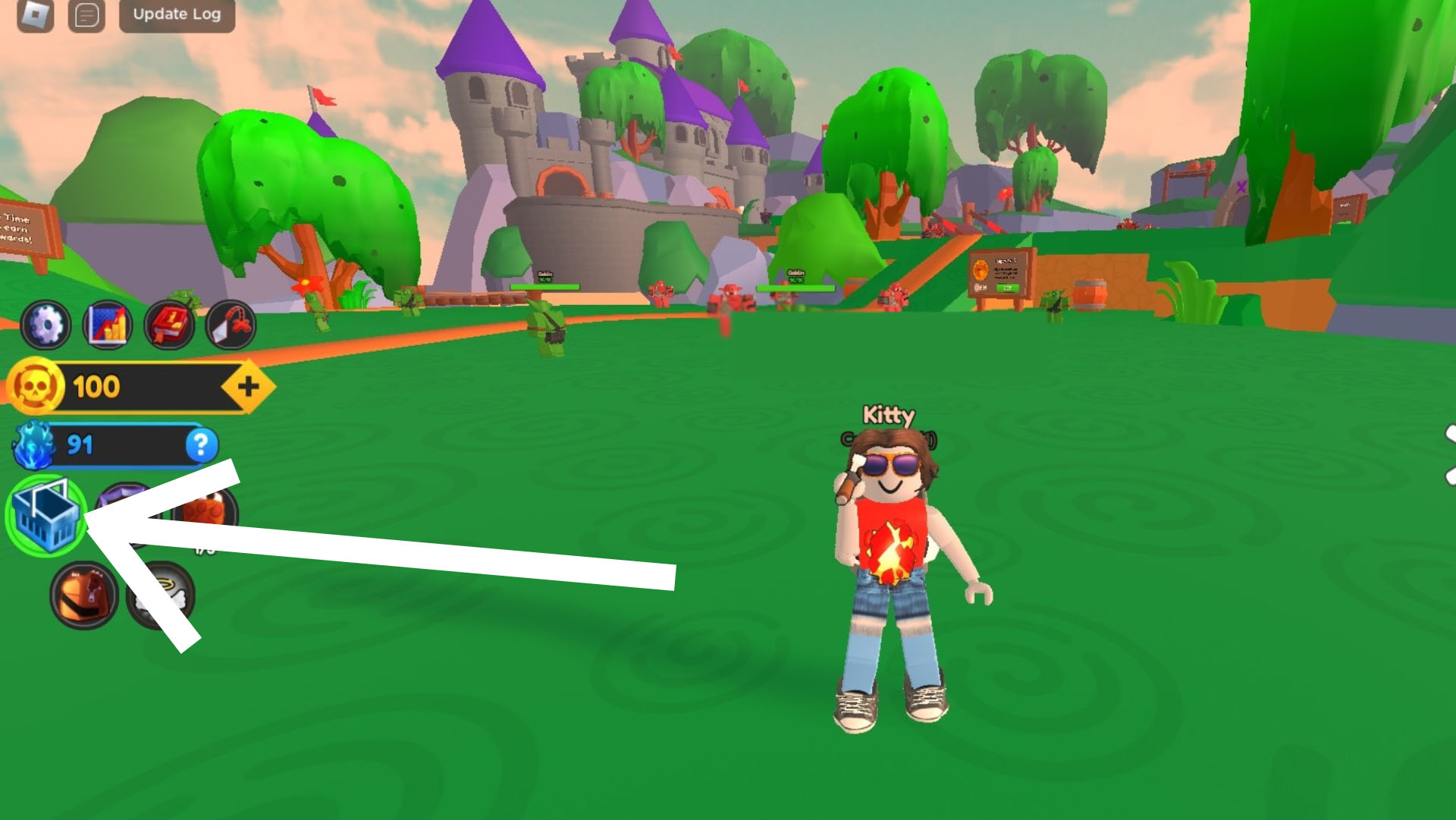
Task: Open the Update Log
Action: pyautogui.click(x=177, y=14)
